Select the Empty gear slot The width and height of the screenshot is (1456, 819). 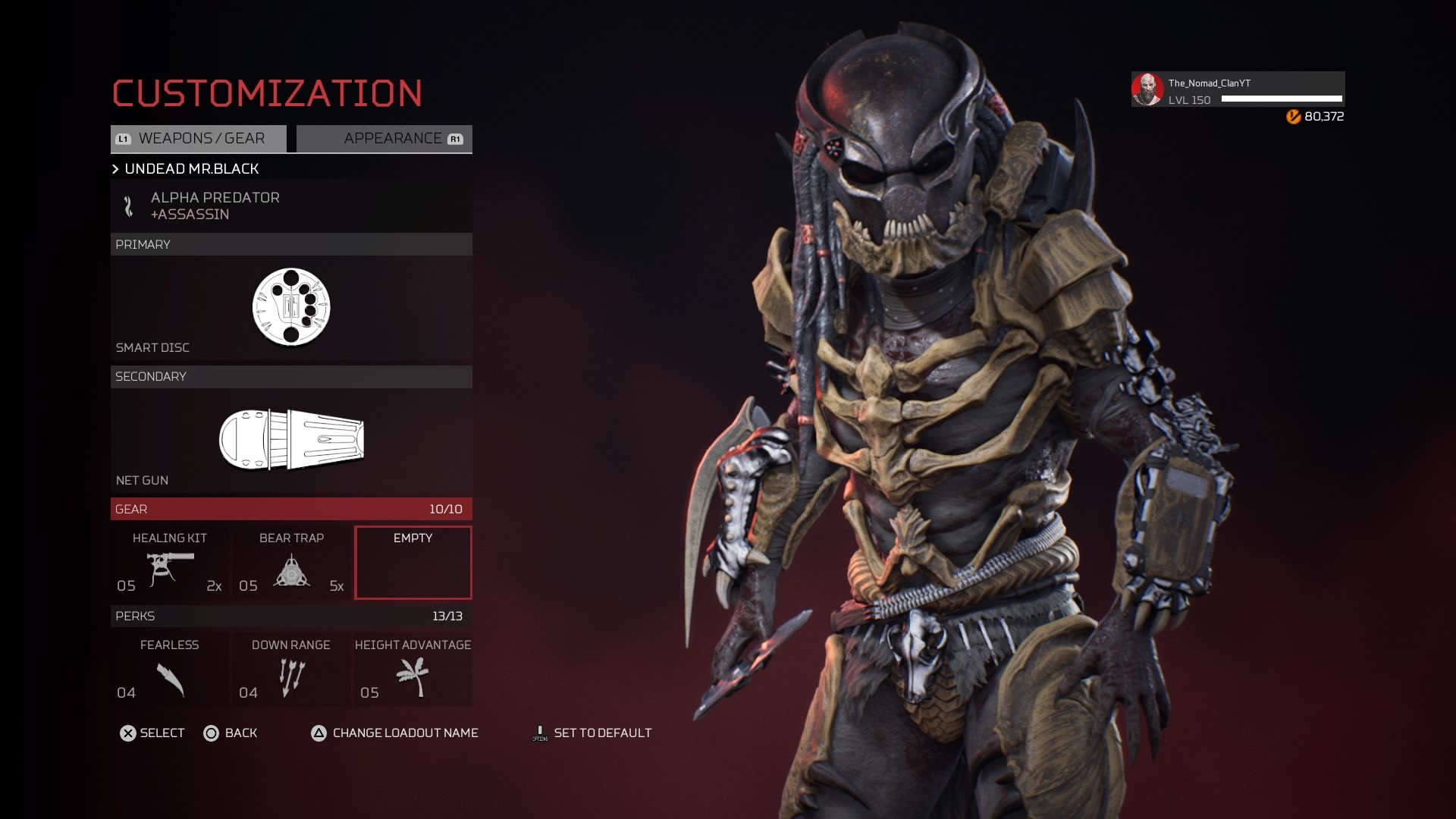(x=413, y=563)
